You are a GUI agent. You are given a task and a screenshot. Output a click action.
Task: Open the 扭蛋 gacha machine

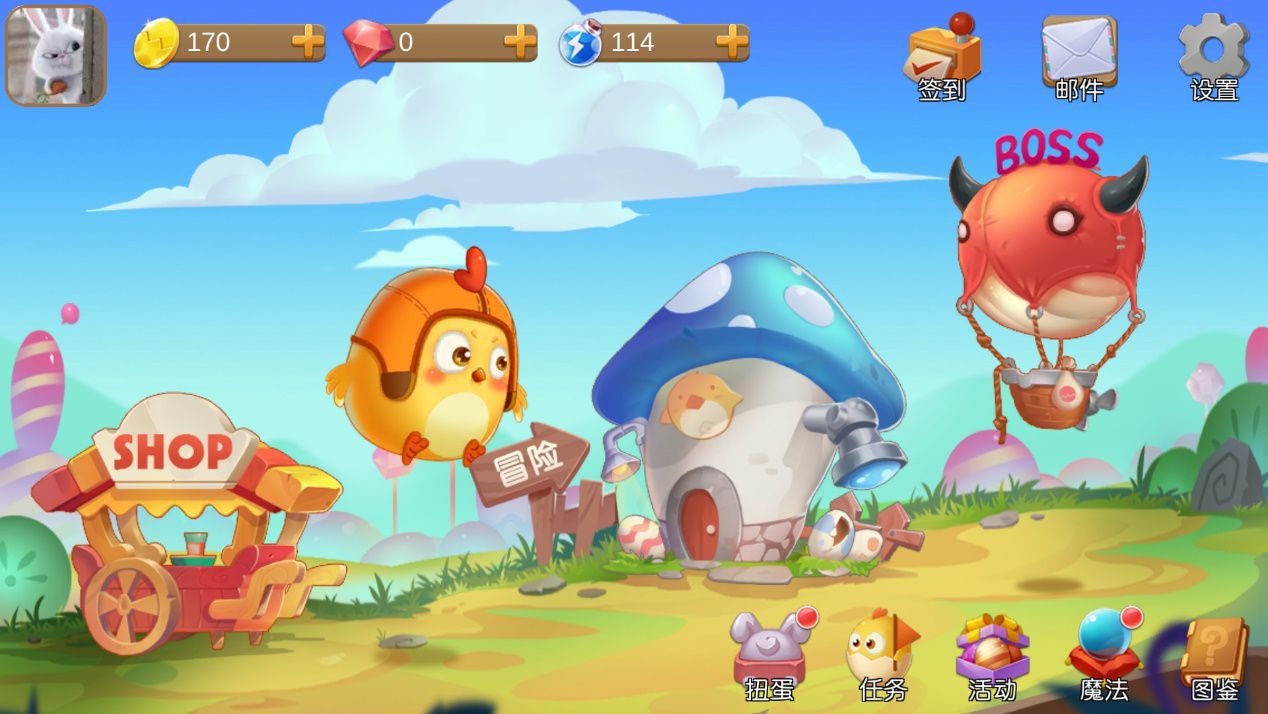[770, 655]
